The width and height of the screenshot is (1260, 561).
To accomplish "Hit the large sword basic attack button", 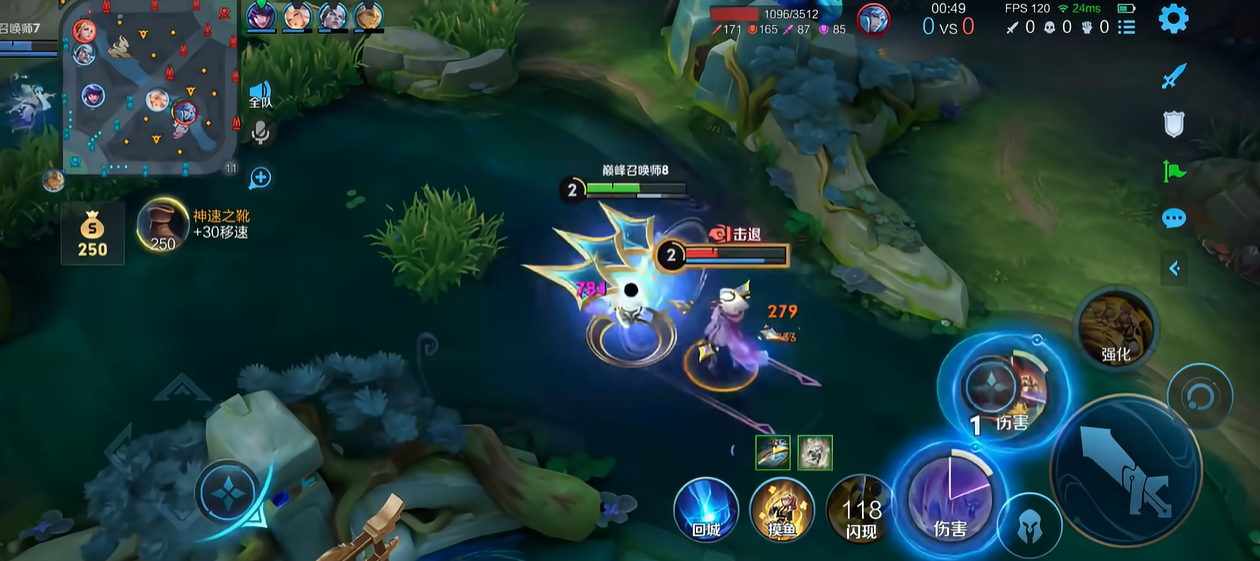I will (x=1125, y=470).
